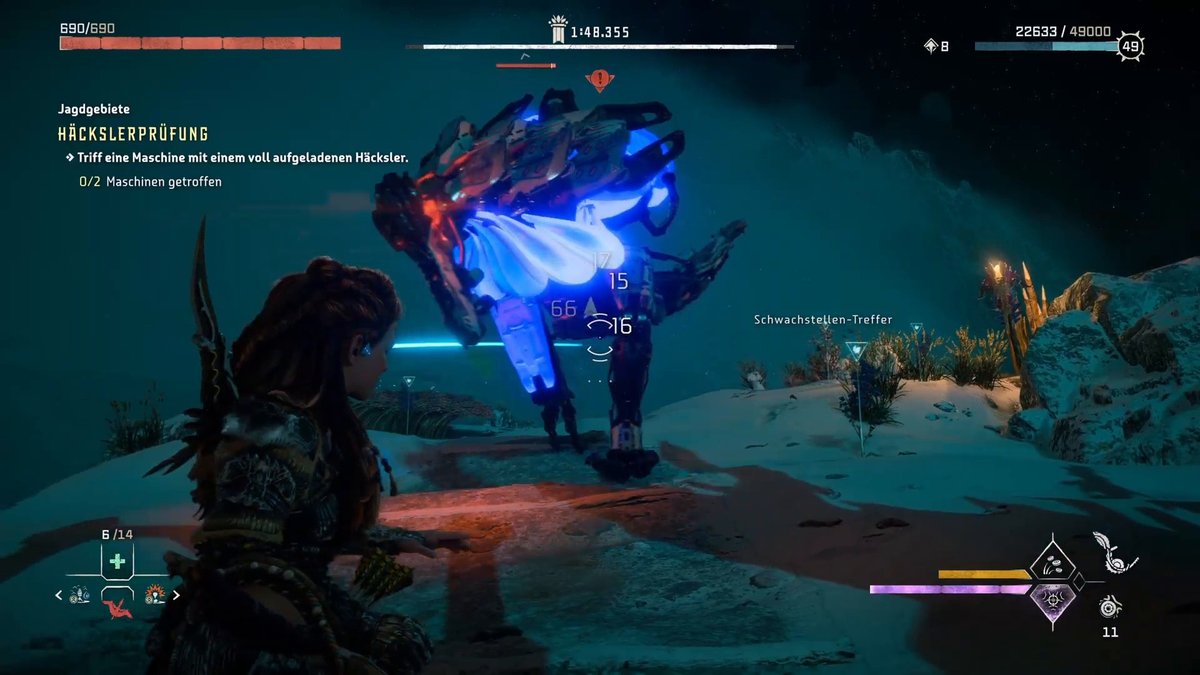Select the purple diamond weapon slot
The width and height of the screenshot is (1200, 675).
point(1051,601)
